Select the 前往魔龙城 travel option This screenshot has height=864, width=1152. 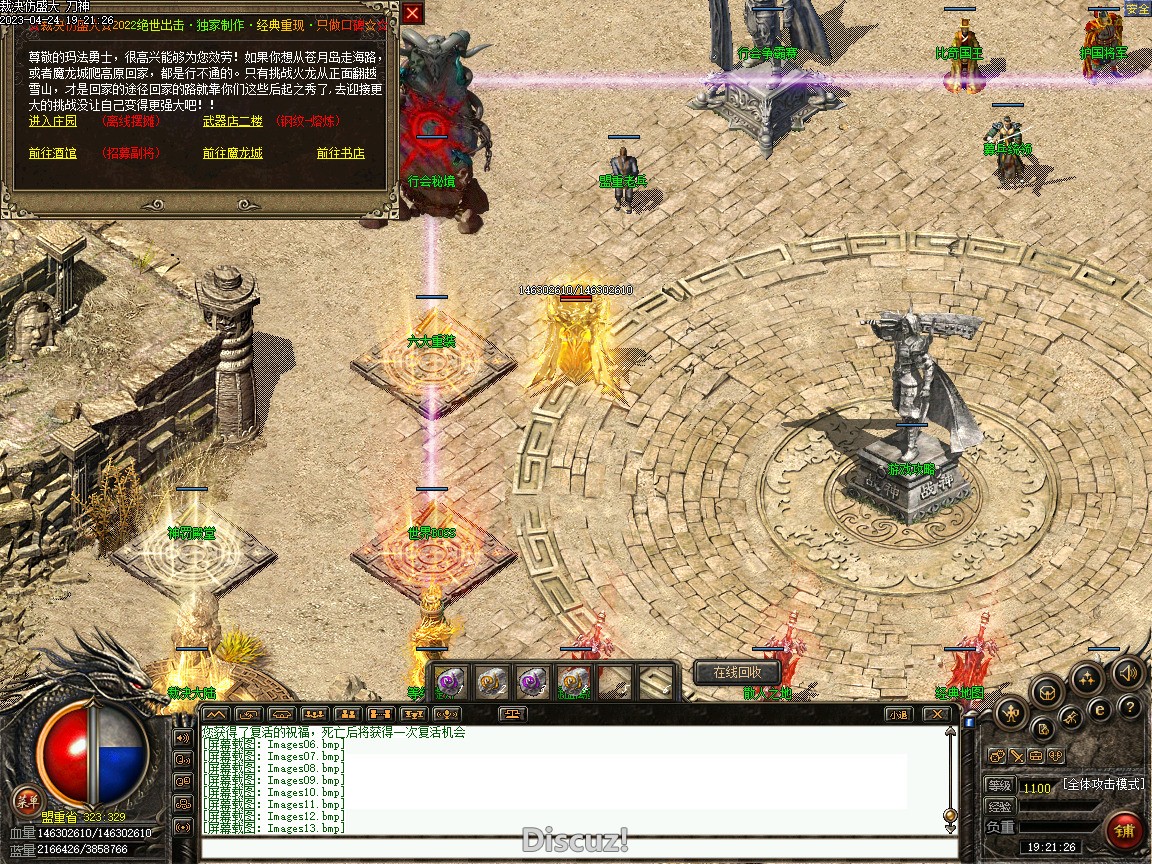232,153
